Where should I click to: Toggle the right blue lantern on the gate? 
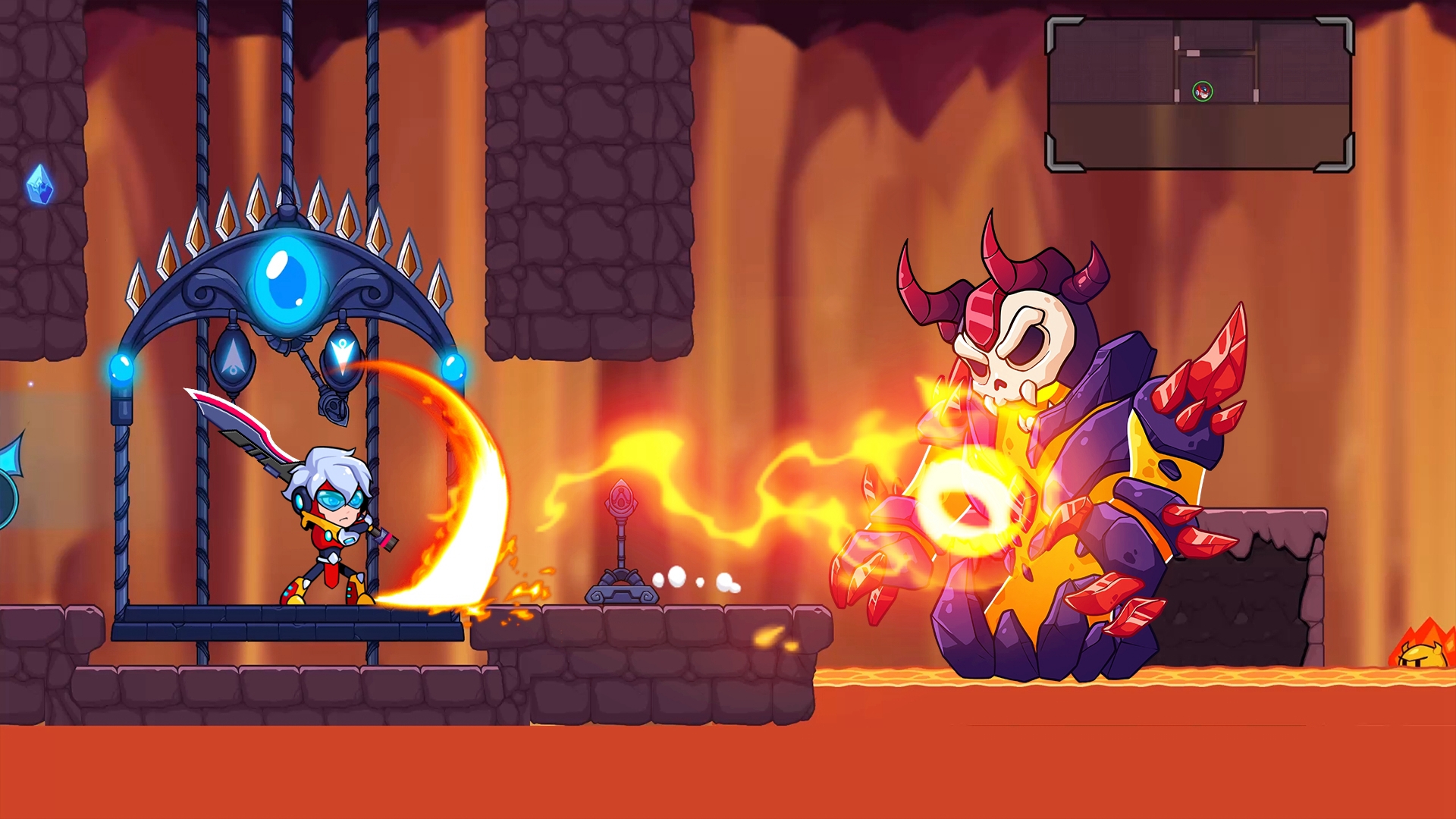coord(455,368)
